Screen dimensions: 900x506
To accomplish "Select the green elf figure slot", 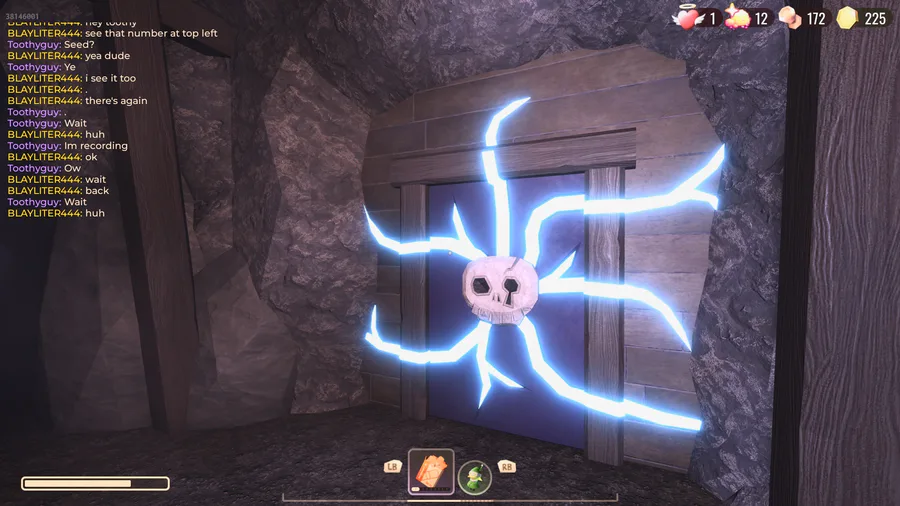I will coord(475,477).
